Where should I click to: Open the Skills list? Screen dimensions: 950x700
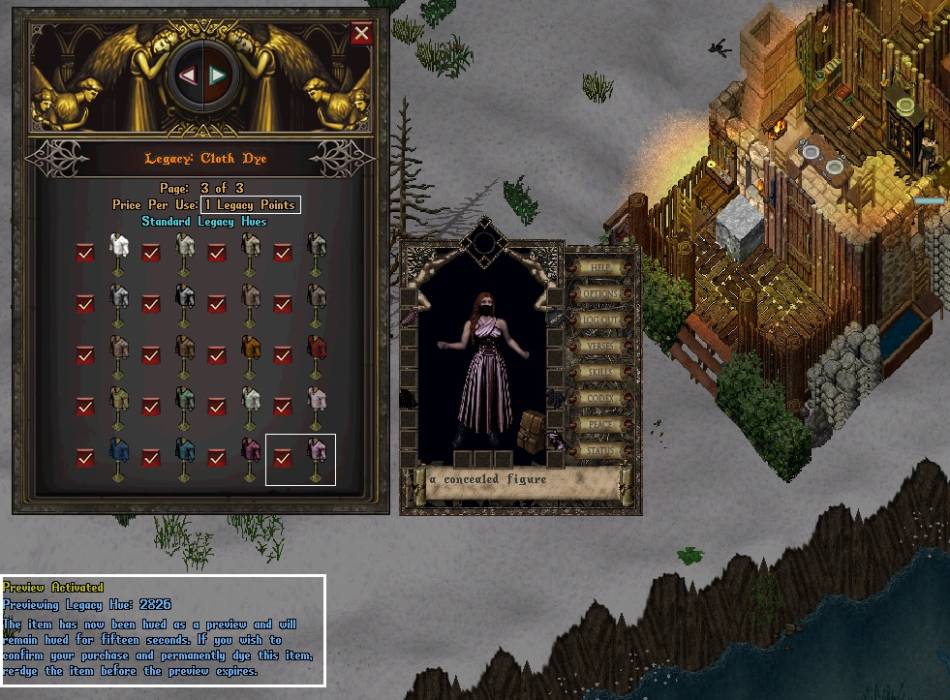pyautogui.click(x=601, y=372)
